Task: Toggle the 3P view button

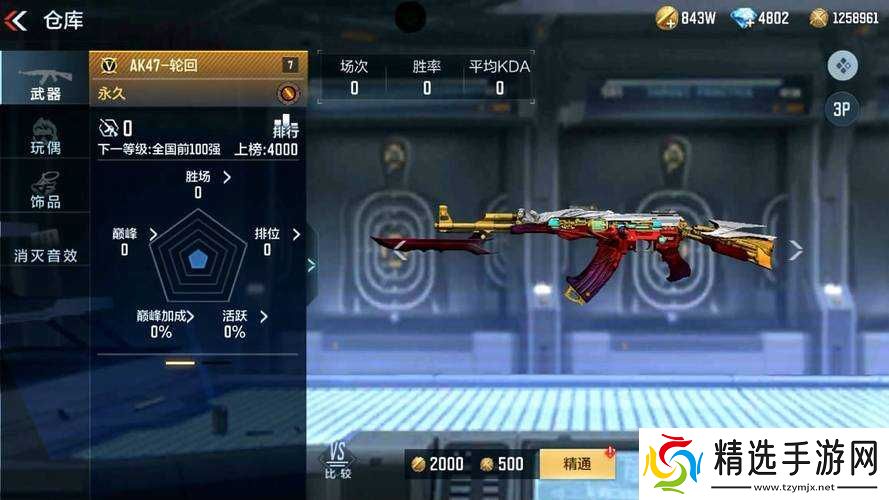Action: coord(842,110)
